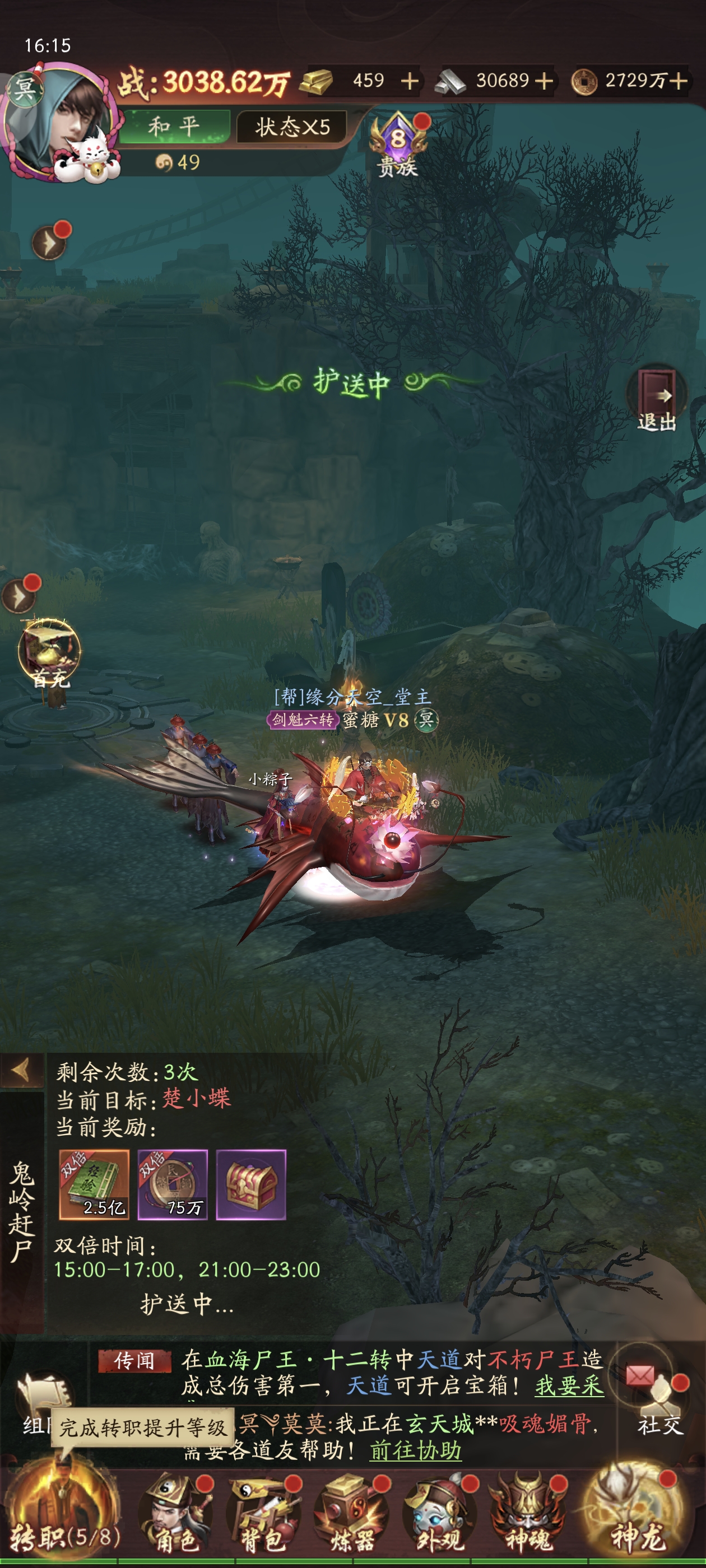706x1568 pixels.
Task: Exit the escort via 退出 door
Action: click(x=657, y=399)
